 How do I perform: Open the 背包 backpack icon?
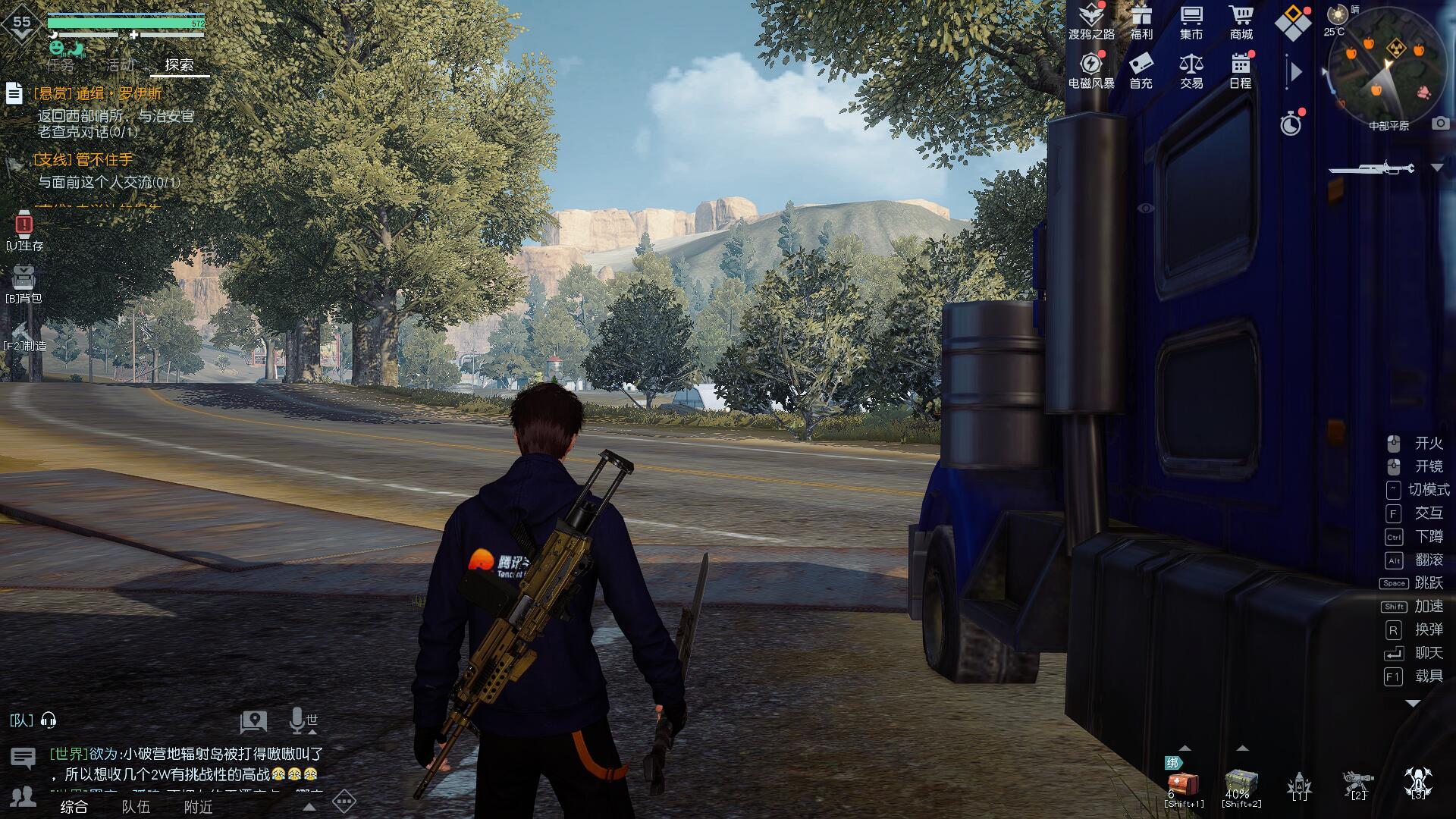(24, 282)
